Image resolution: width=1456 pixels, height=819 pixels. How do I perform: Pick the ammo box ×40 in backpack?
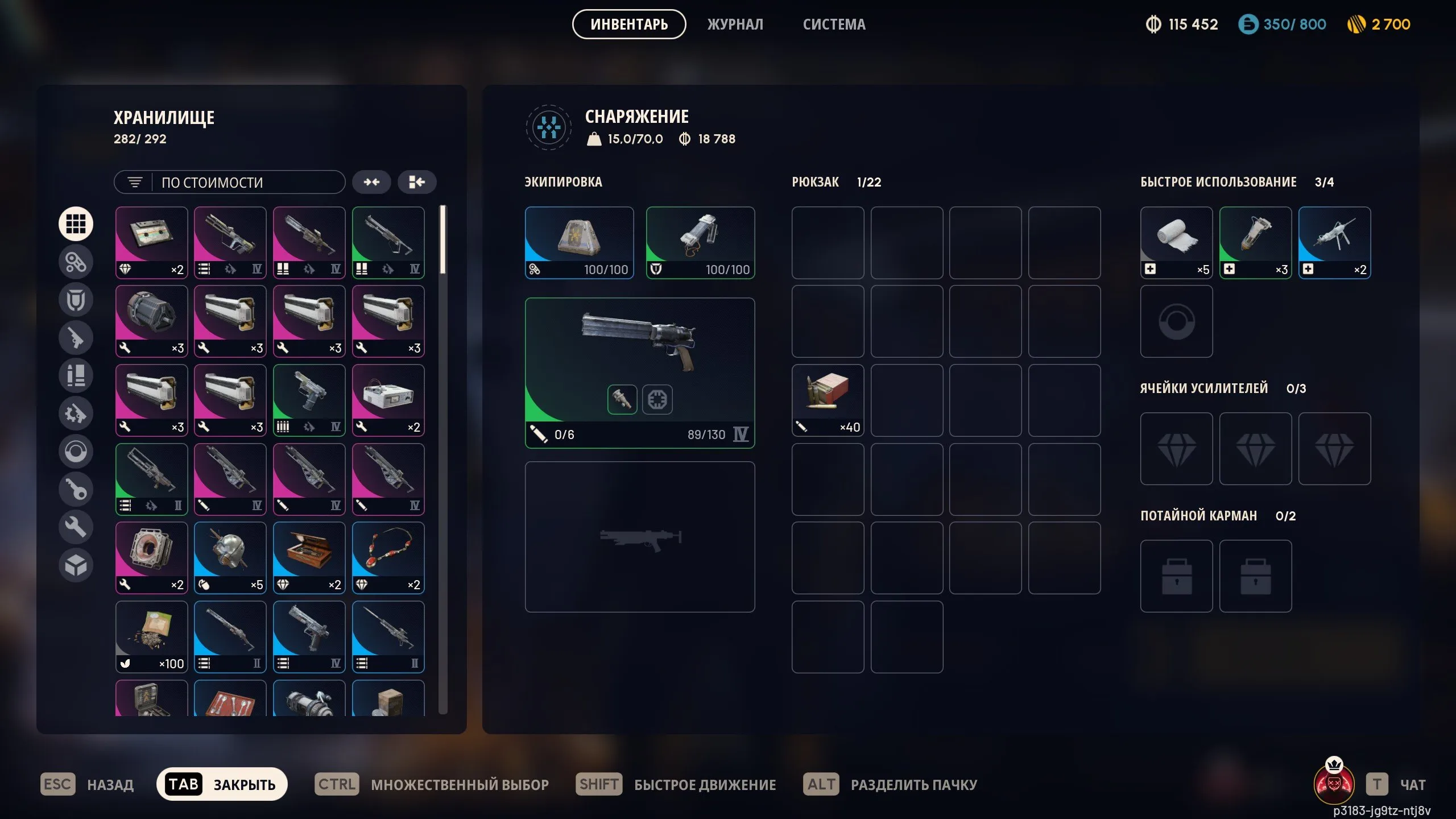[x=828, y=400]
